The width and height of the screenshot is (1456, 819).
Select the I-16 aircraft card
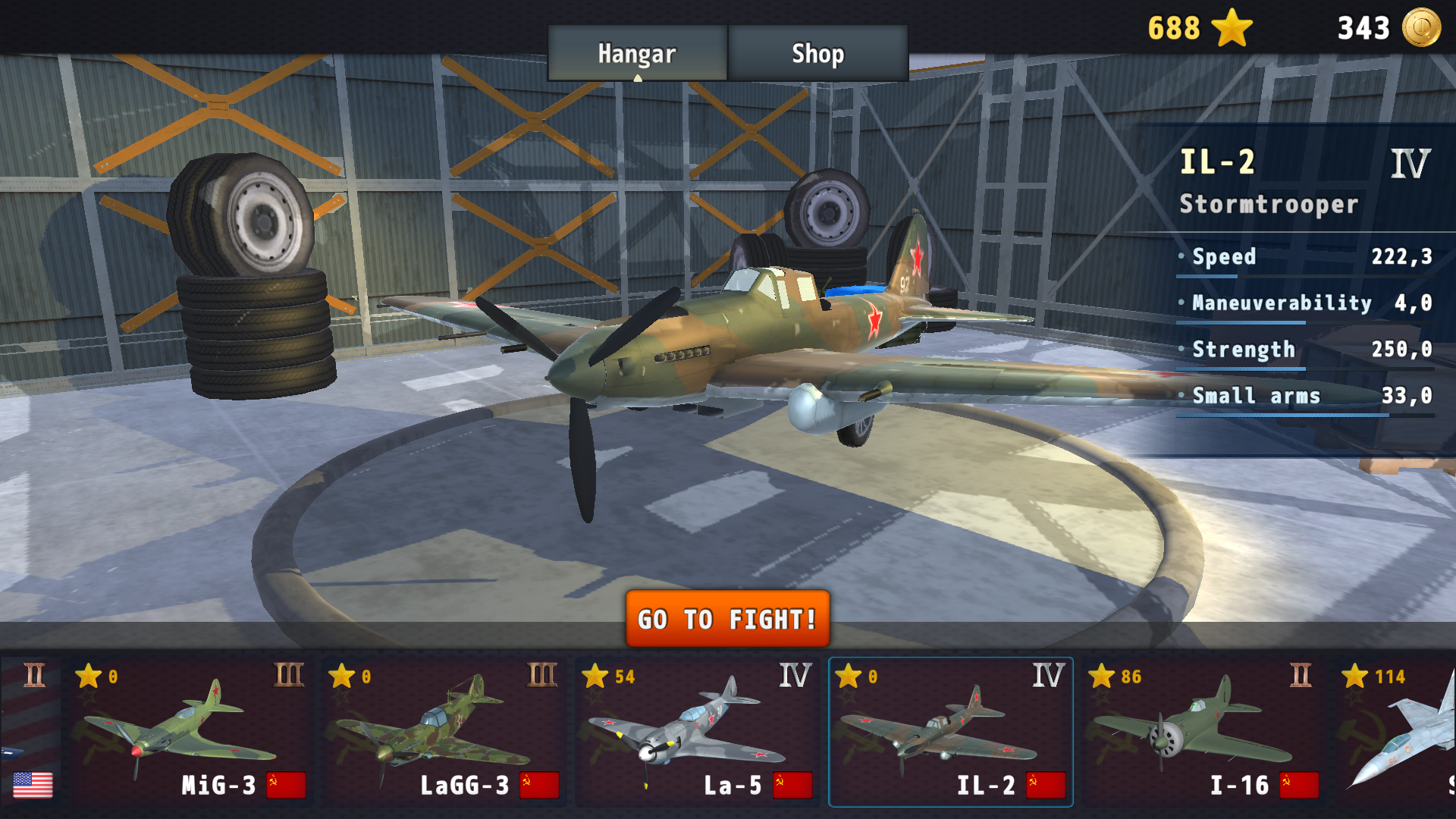[1206, 728]
